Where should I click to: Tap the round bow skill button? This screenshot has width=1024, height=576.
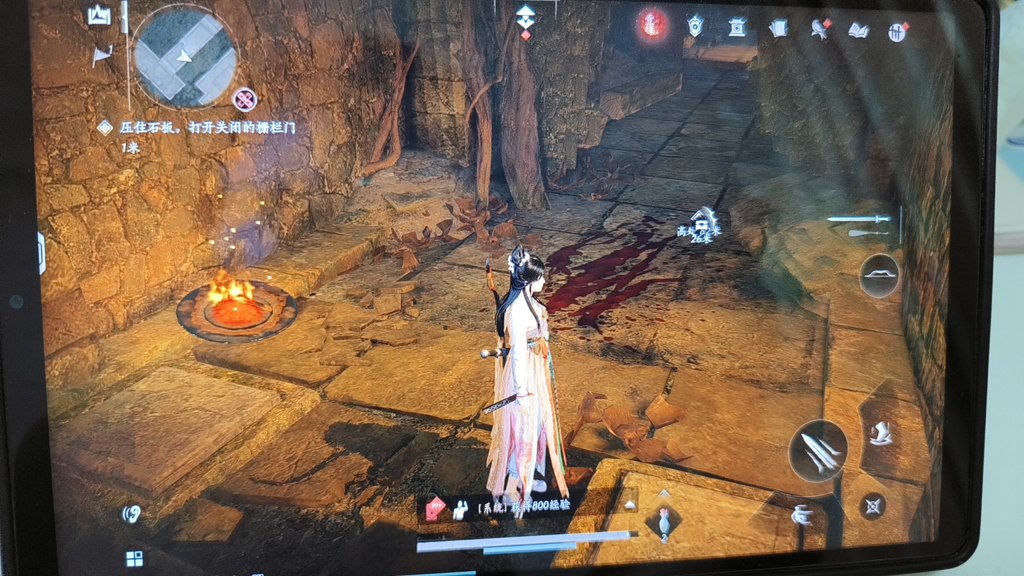pyautogui.click(x=879, y=274)
